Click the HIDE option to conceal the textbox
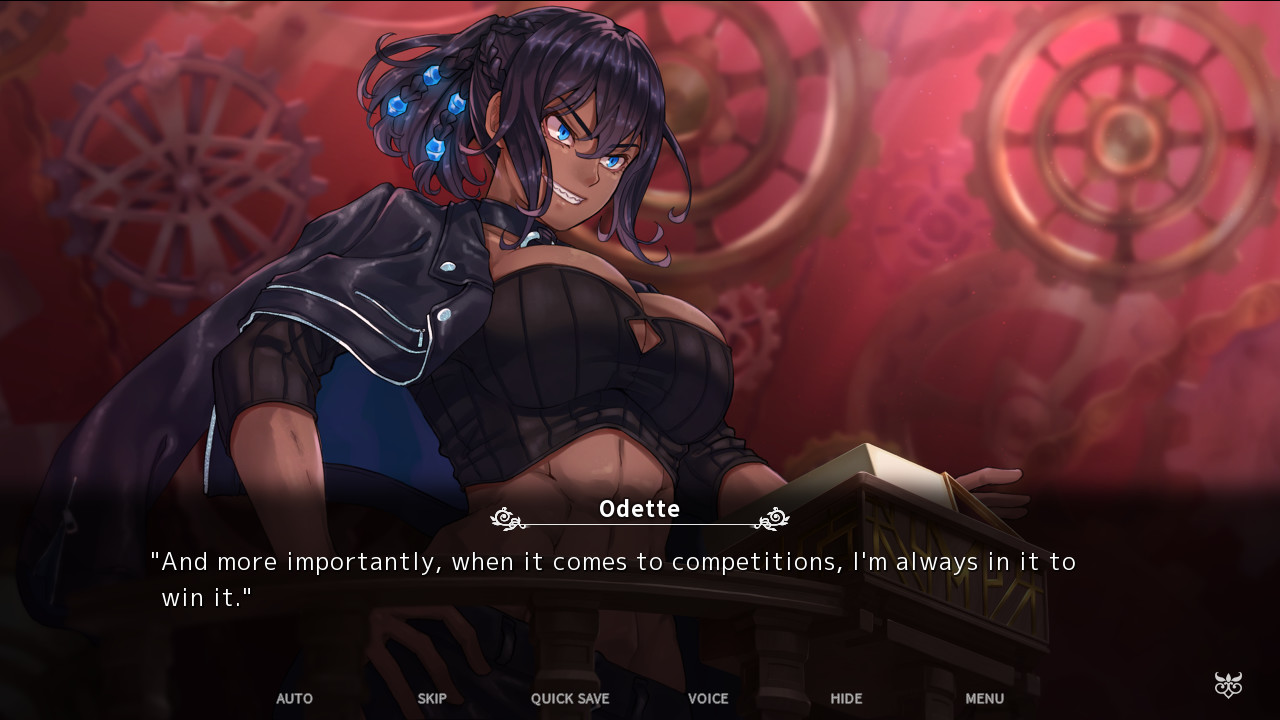Screen dimensions: 1280x720 coord(846,699)
